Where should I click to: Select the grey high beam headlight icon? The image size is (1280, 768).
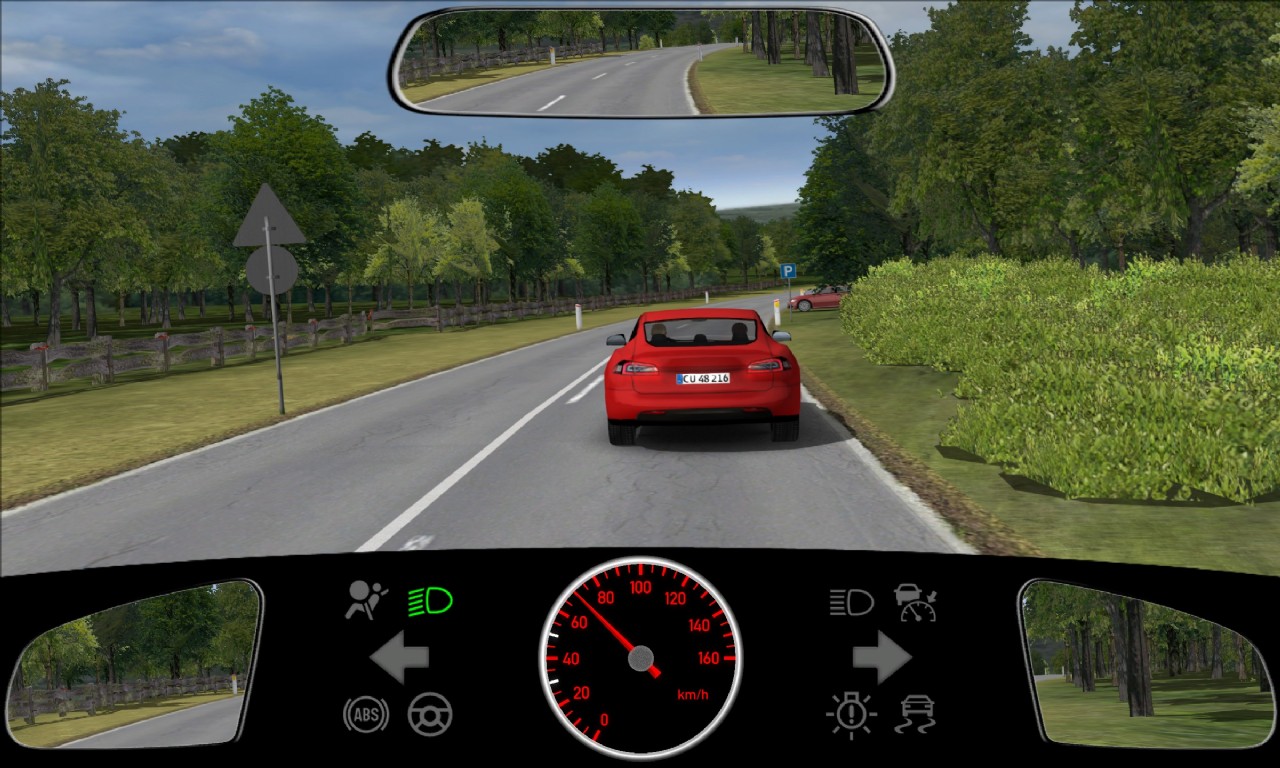(x=851, y=601)
